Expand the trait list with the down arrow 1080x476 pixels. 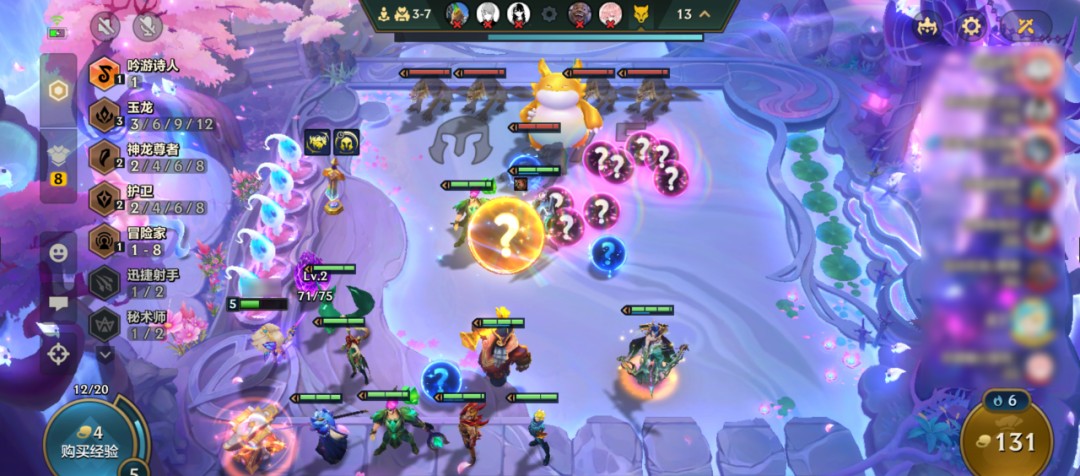coord(105,352)
